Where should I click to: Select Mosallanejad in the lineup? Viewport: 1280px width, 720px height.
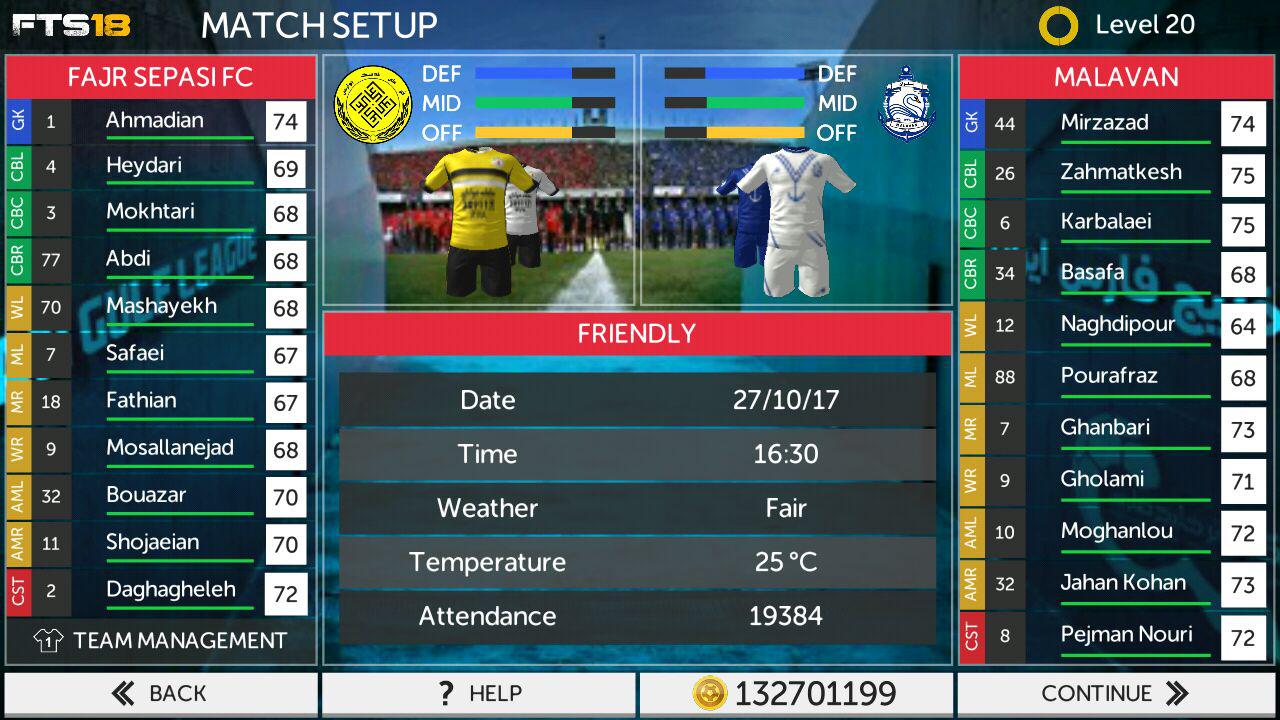point(170,448)
